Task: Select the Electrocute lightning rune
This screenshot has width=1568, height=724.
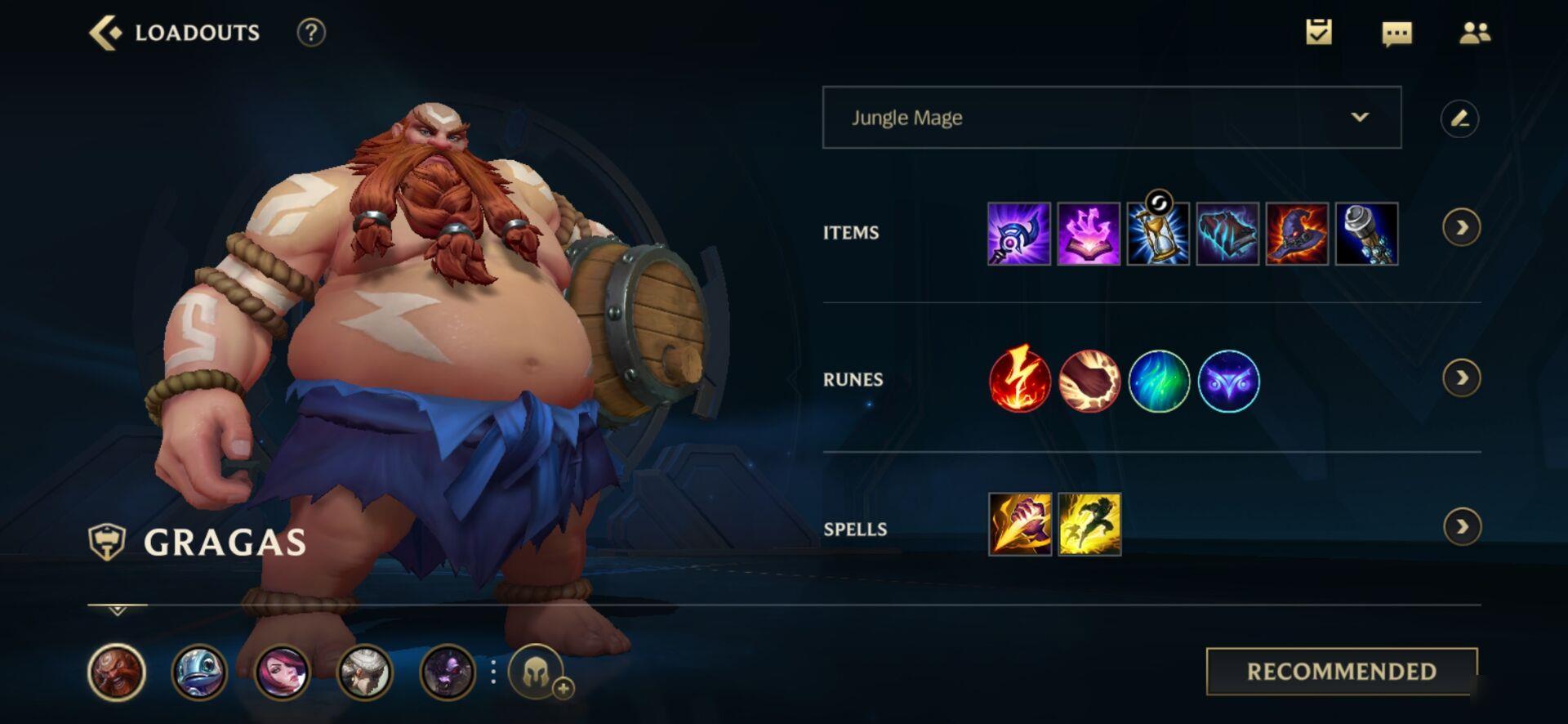Action: click(x=1019, y=380)
